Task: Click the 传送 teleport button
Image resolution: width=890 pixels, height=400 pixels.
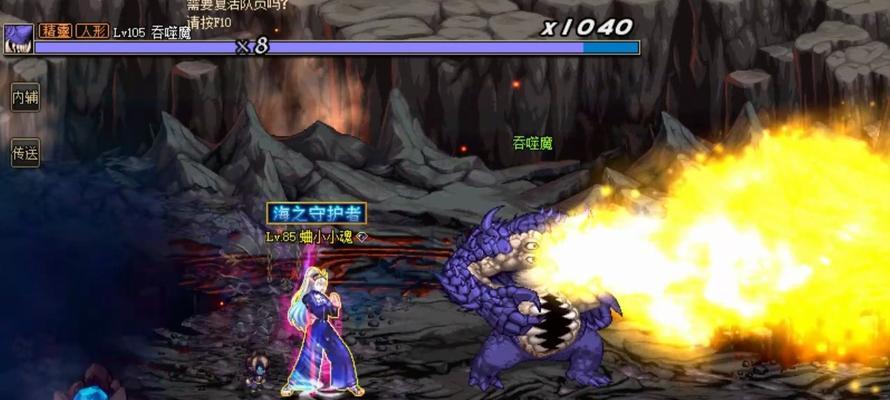Action: tap(24, 154)
